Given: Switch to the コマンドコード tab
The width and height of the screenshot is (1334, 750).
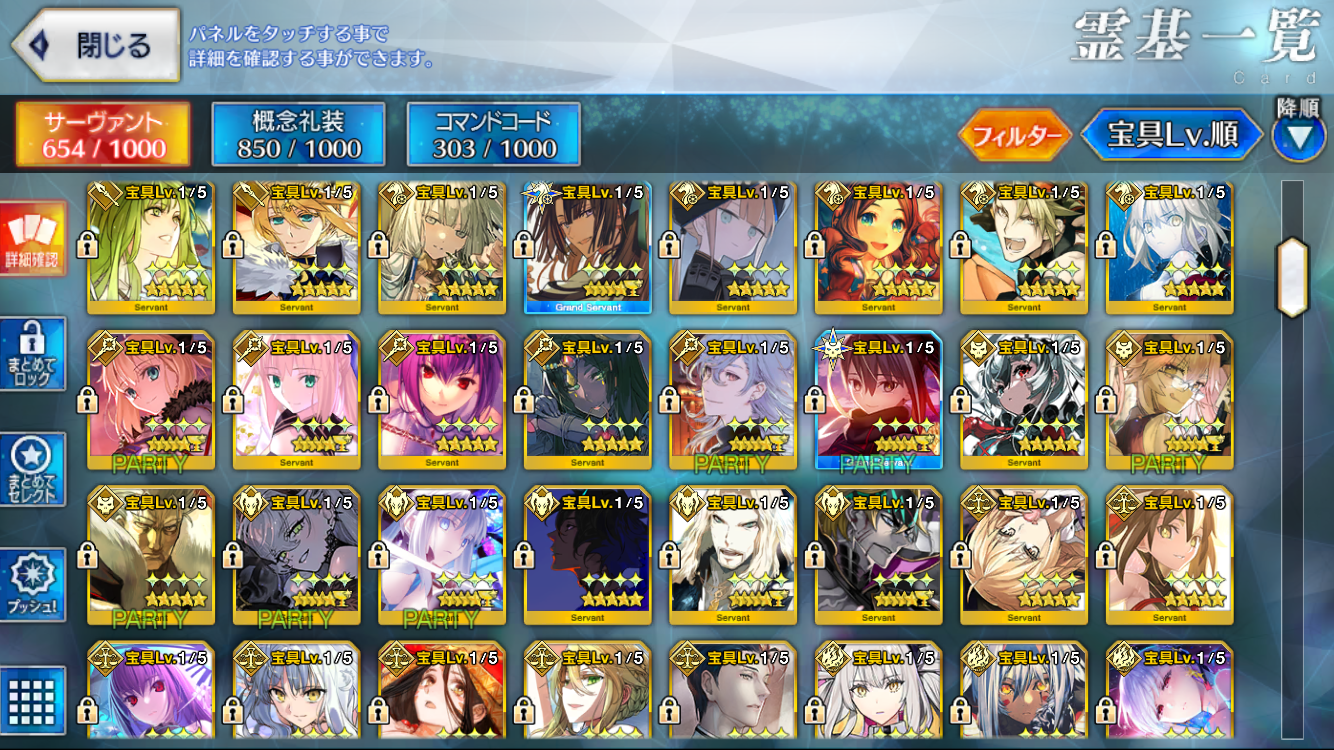Looking at the screenshot, I should [494, 135].
